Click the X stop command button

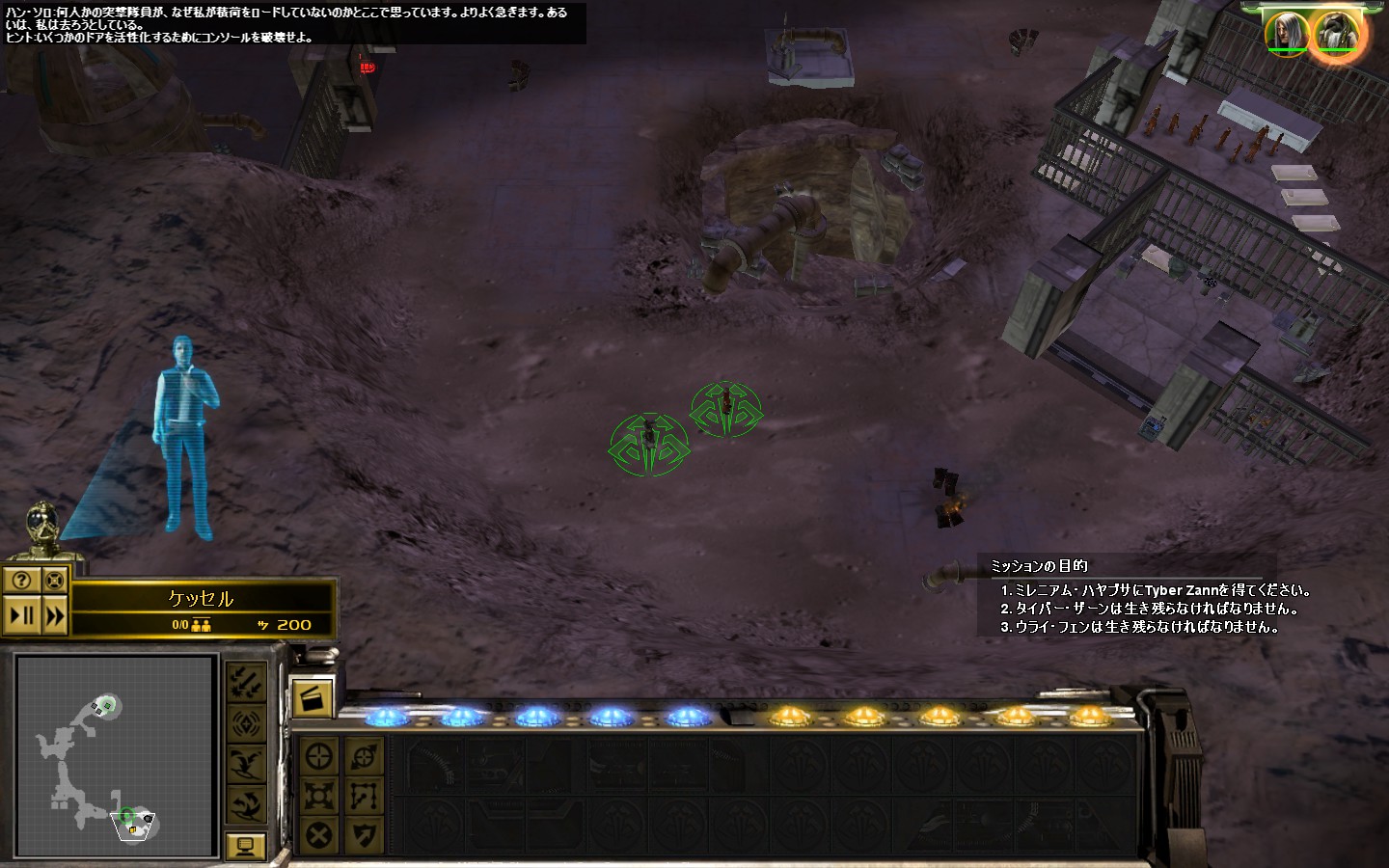[319, 835]
